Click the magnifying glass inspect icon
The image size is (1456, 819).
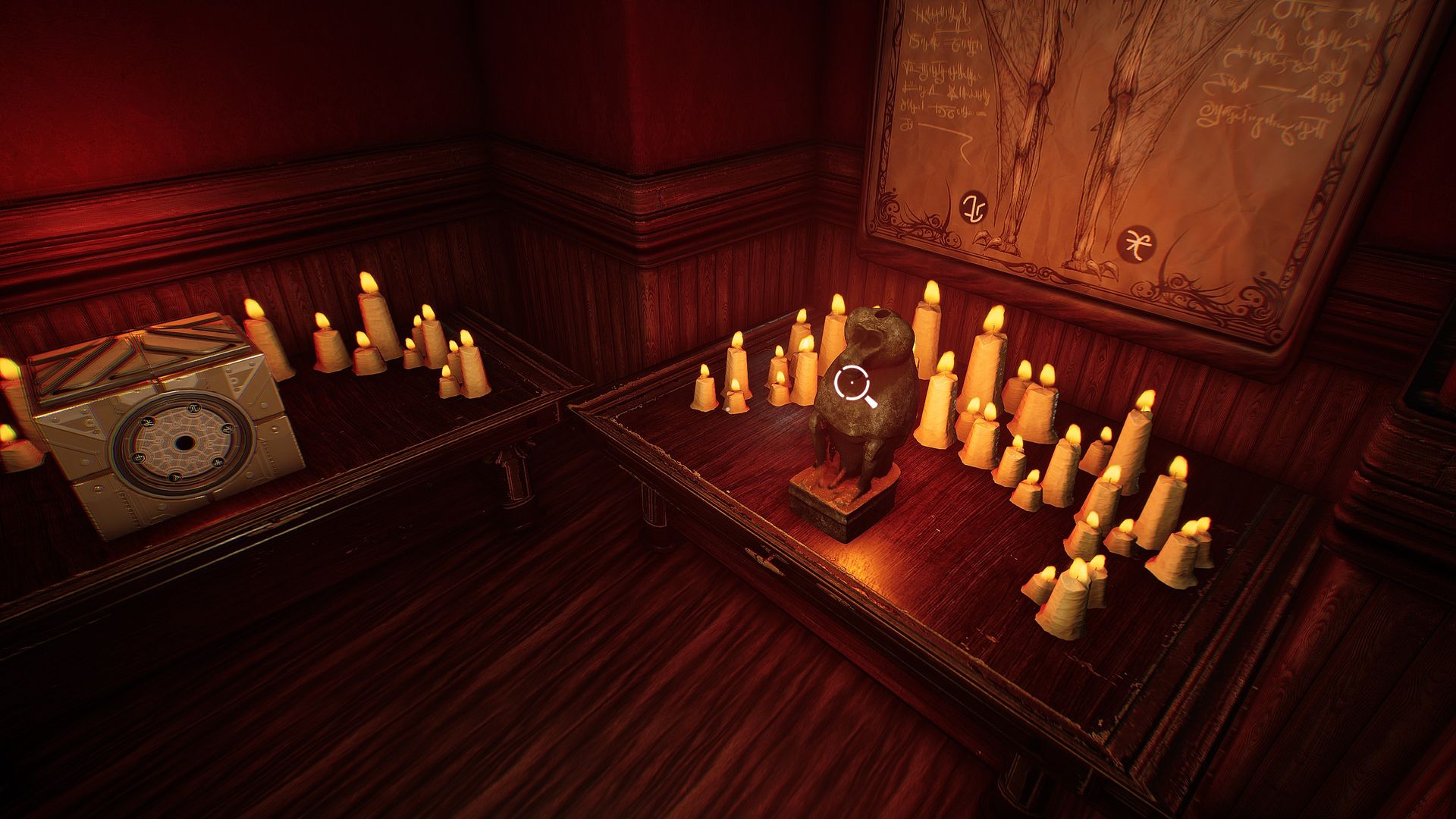(852, 384)
